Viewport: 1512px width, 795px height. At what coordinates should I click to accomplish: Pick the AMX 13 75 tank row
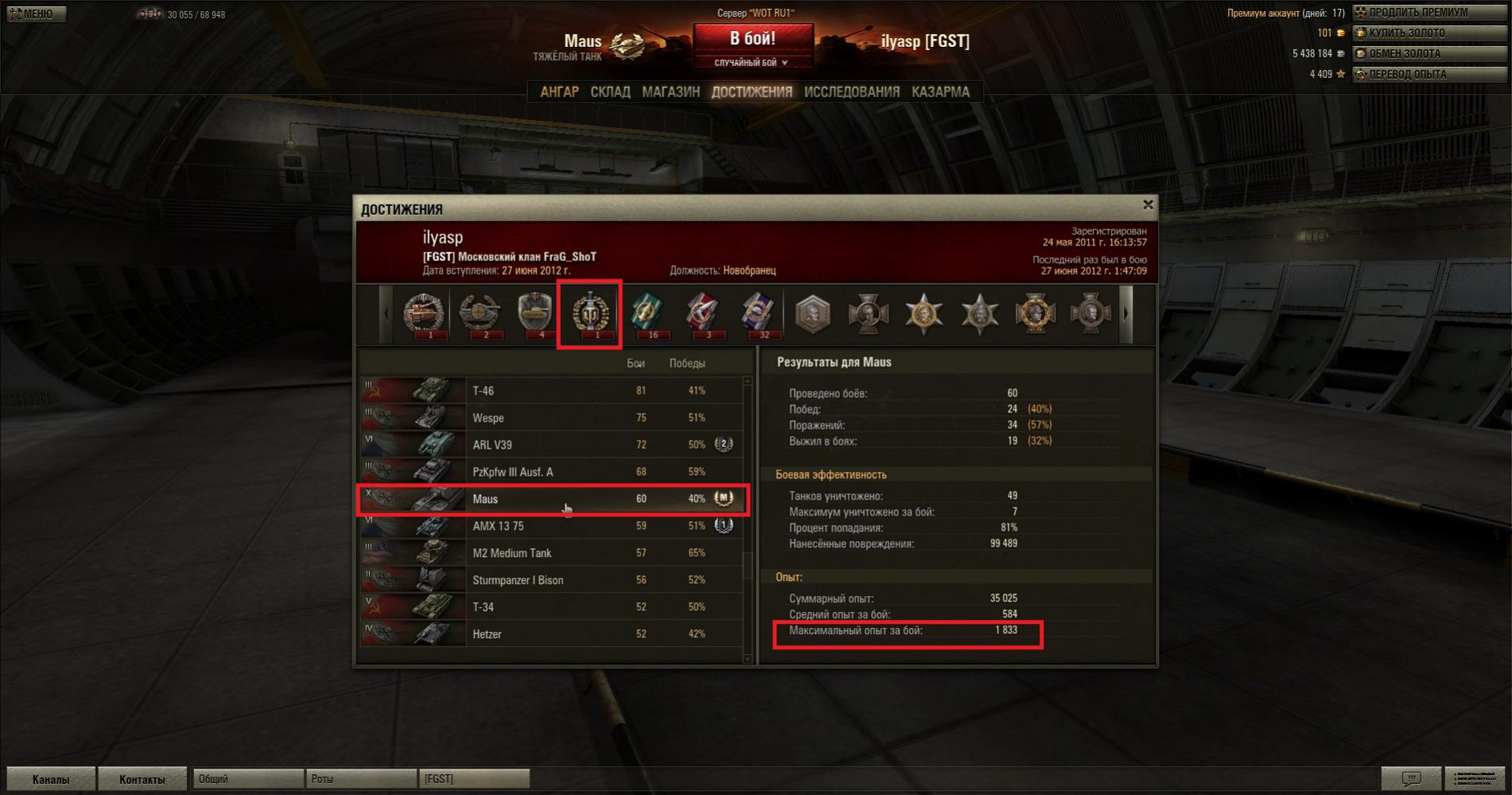coord(549,526)
